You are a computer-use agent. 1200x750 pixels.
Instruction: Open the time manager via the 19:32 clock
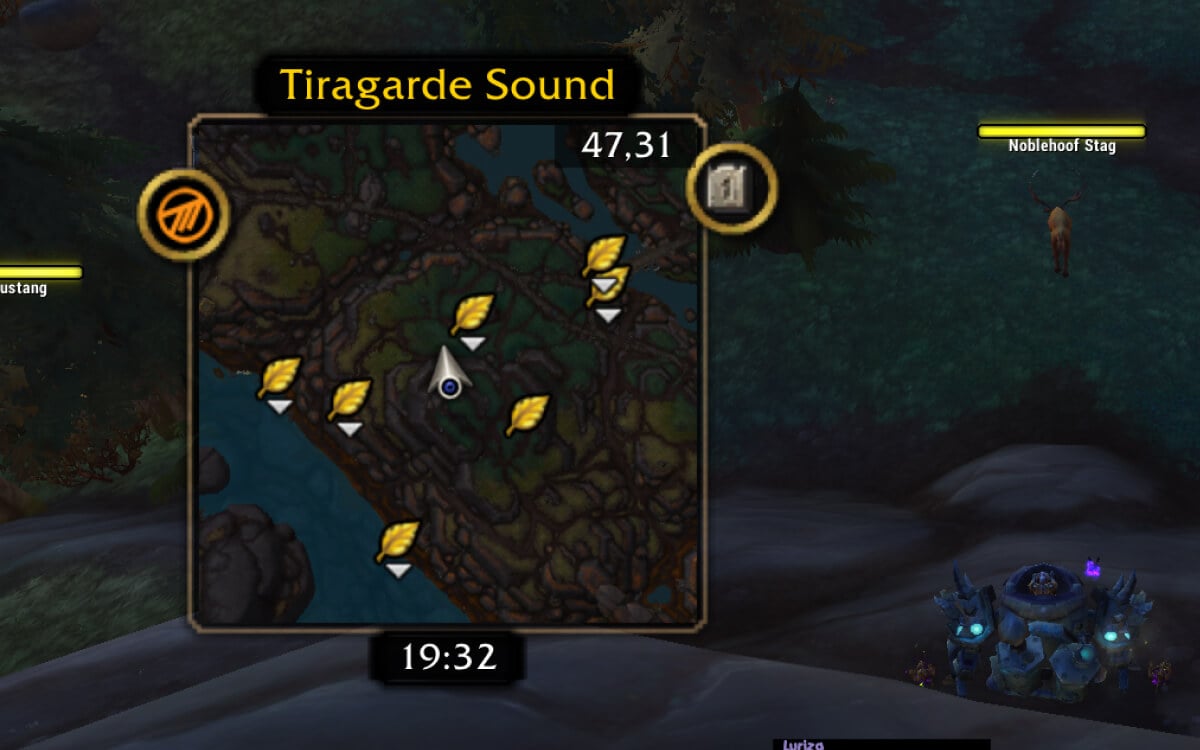pos(449,657)
